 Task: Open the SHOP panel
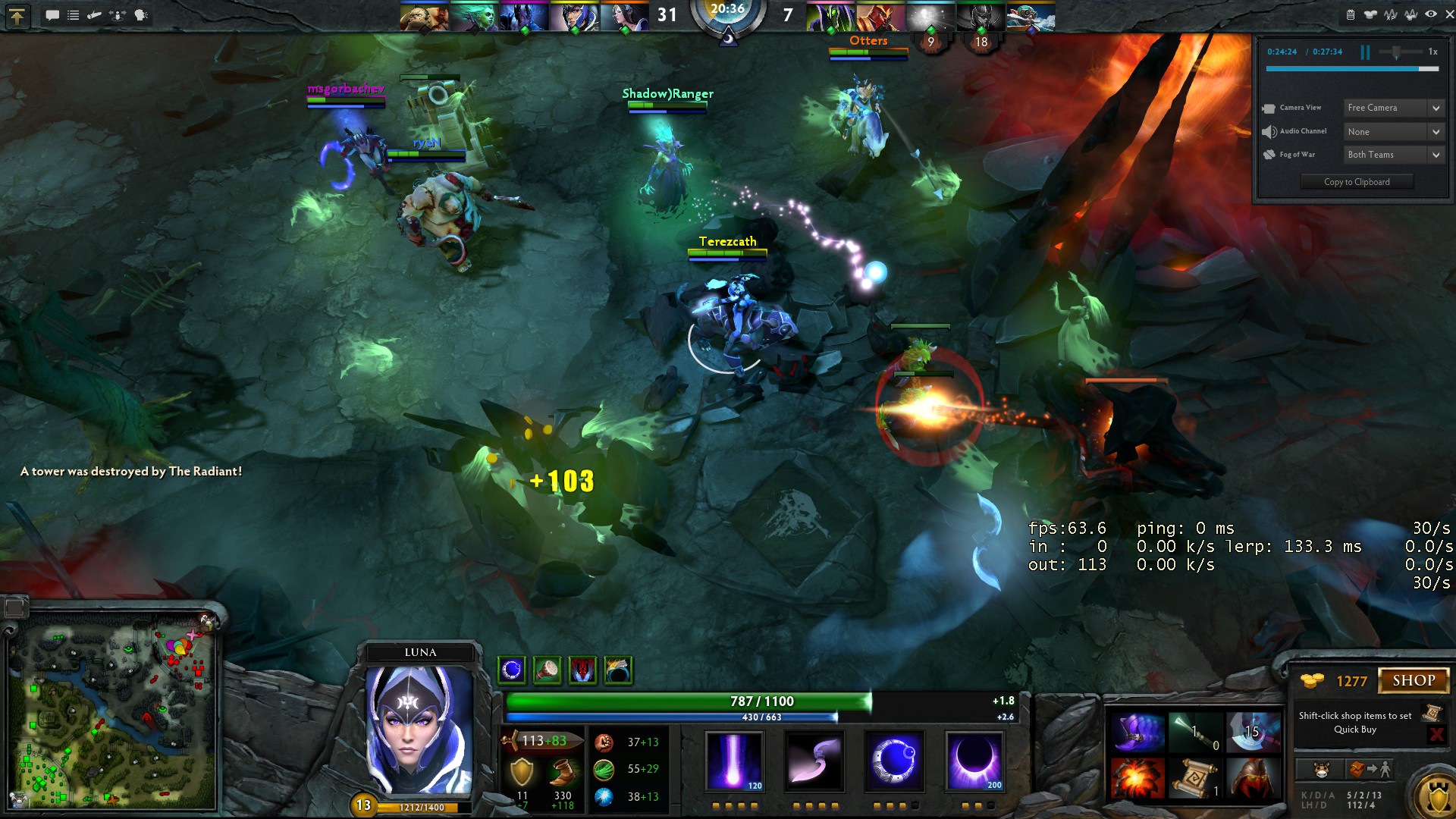(1413, 680)
